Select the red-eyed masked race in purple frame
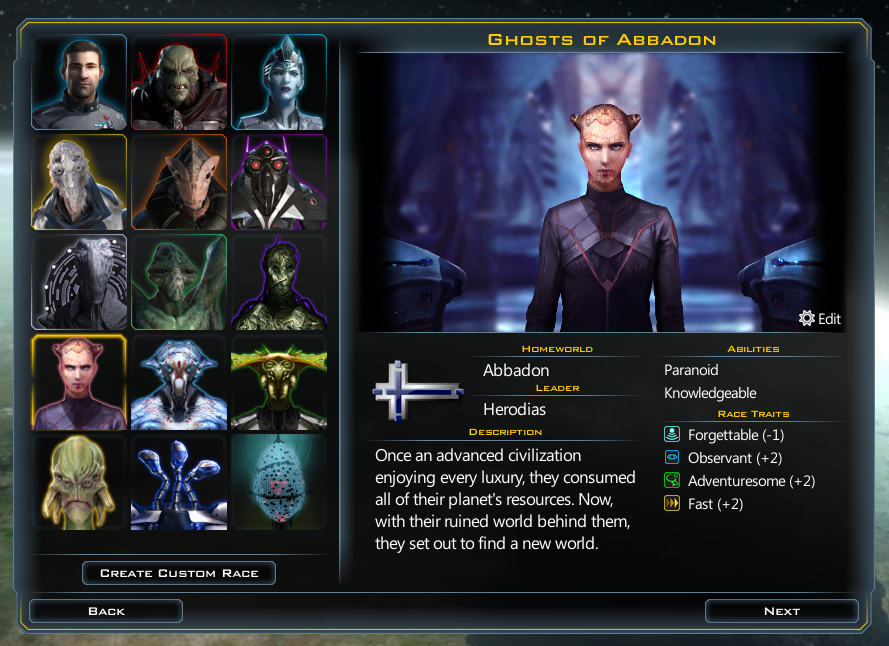This screenshot has height=646, width=889. click(279, 182)
